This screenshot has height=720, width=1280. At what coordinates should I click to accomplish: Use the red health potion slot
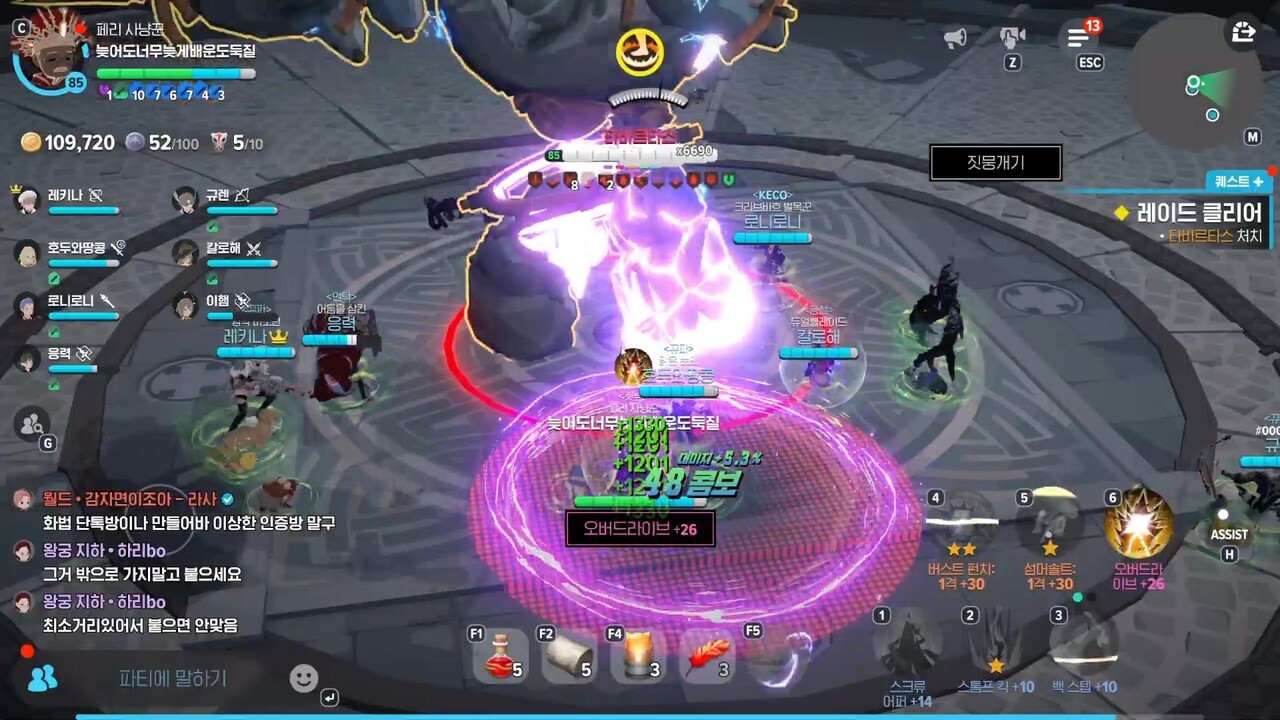[x=501, y=657]
